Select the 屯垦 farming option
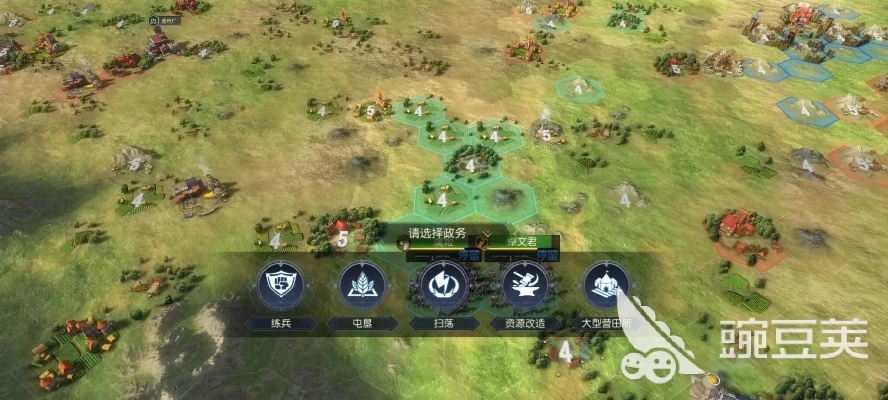This screenshot has height=400, width=888. pos(361,286)
